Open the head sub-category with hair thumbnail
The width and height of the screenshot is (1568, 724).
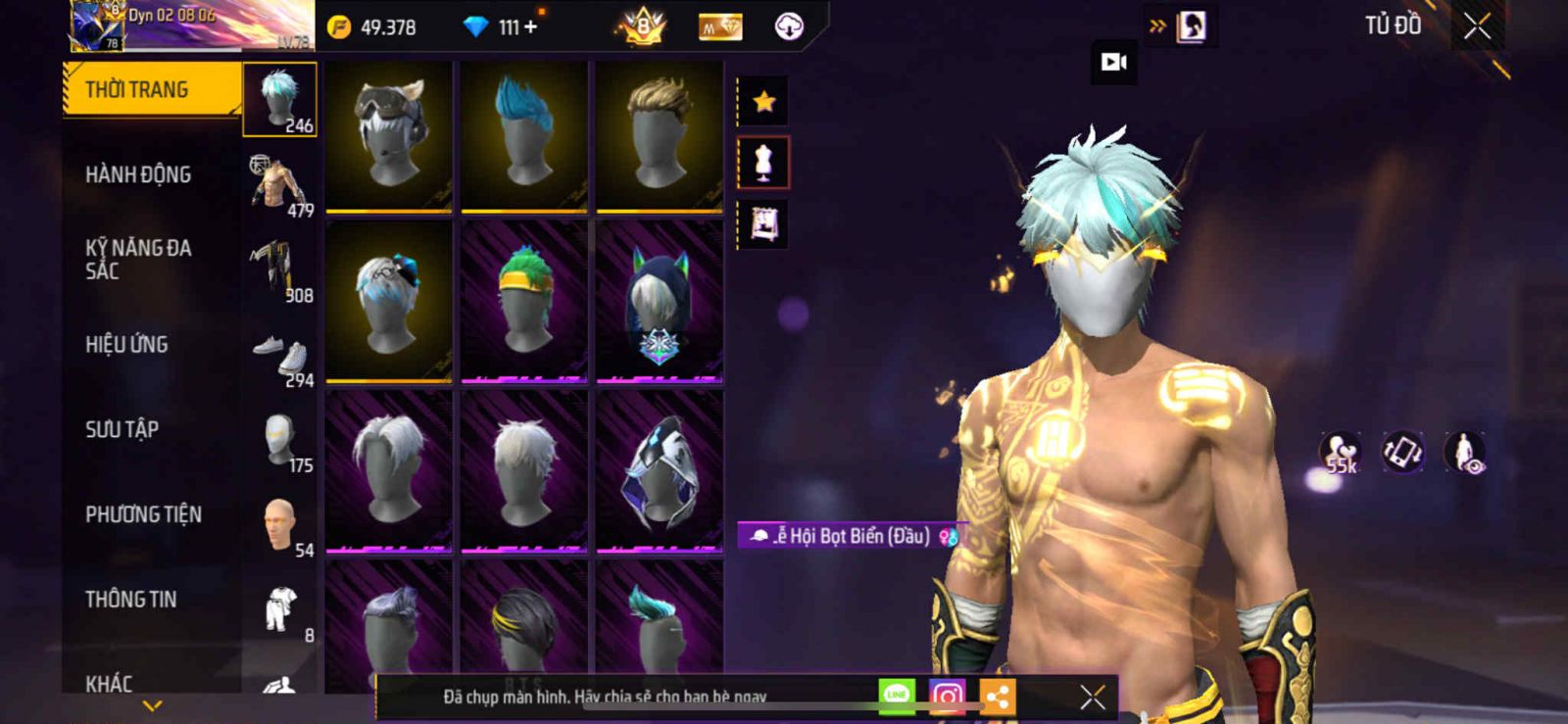[x=280, y=99]
